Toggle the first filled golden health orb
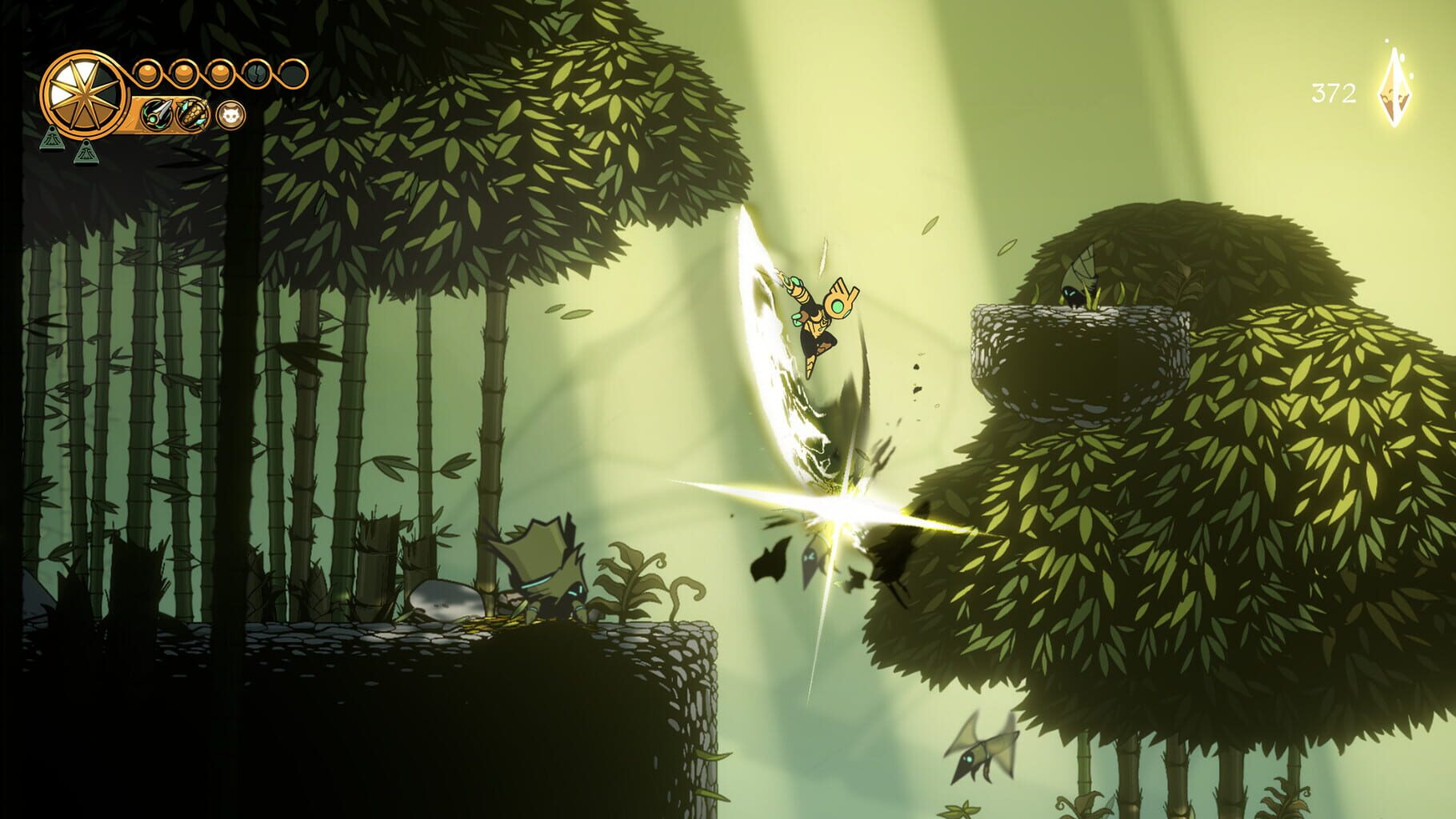 tap(146, 72)
